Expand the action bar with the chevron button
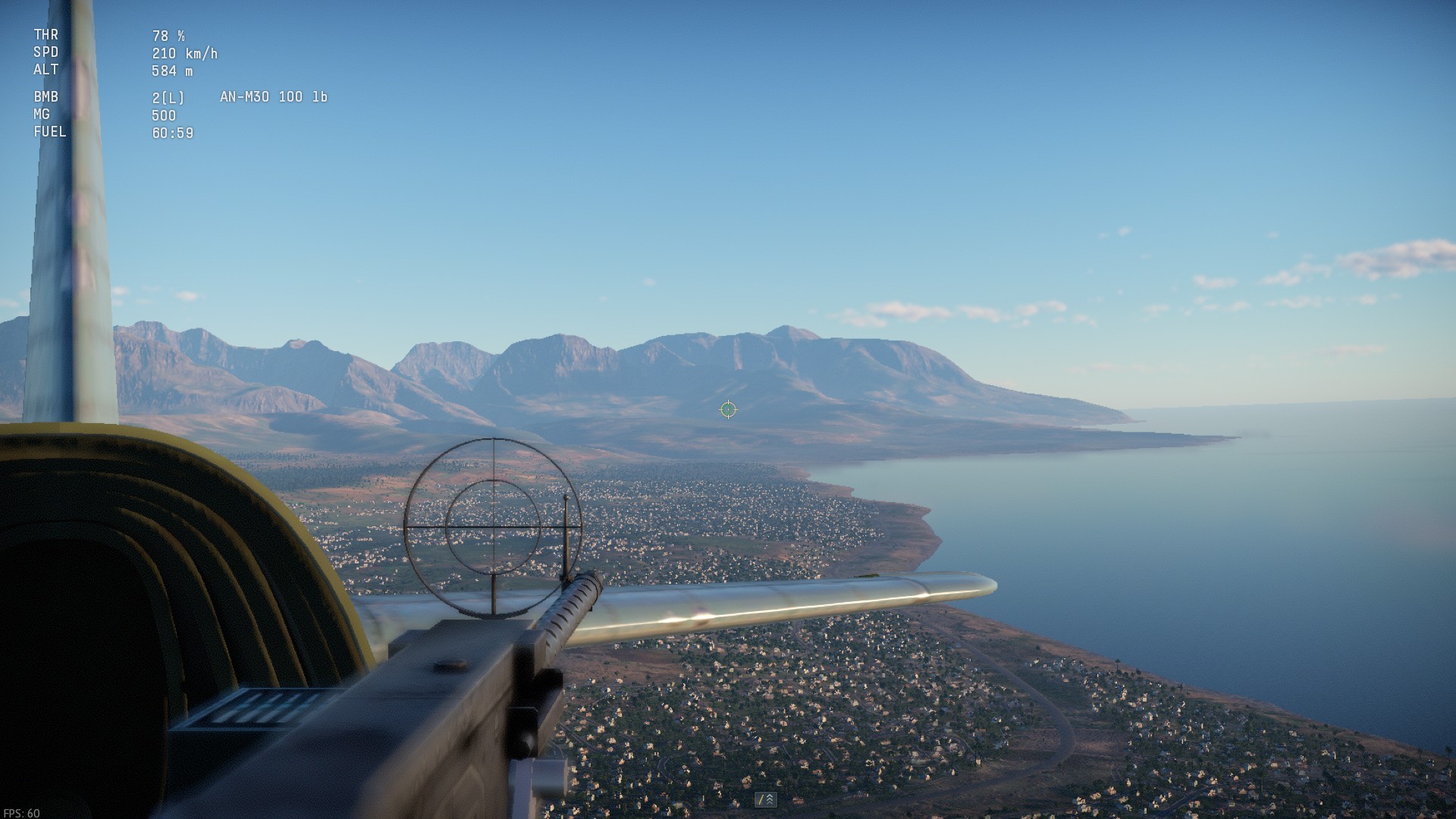 point(766,799)
